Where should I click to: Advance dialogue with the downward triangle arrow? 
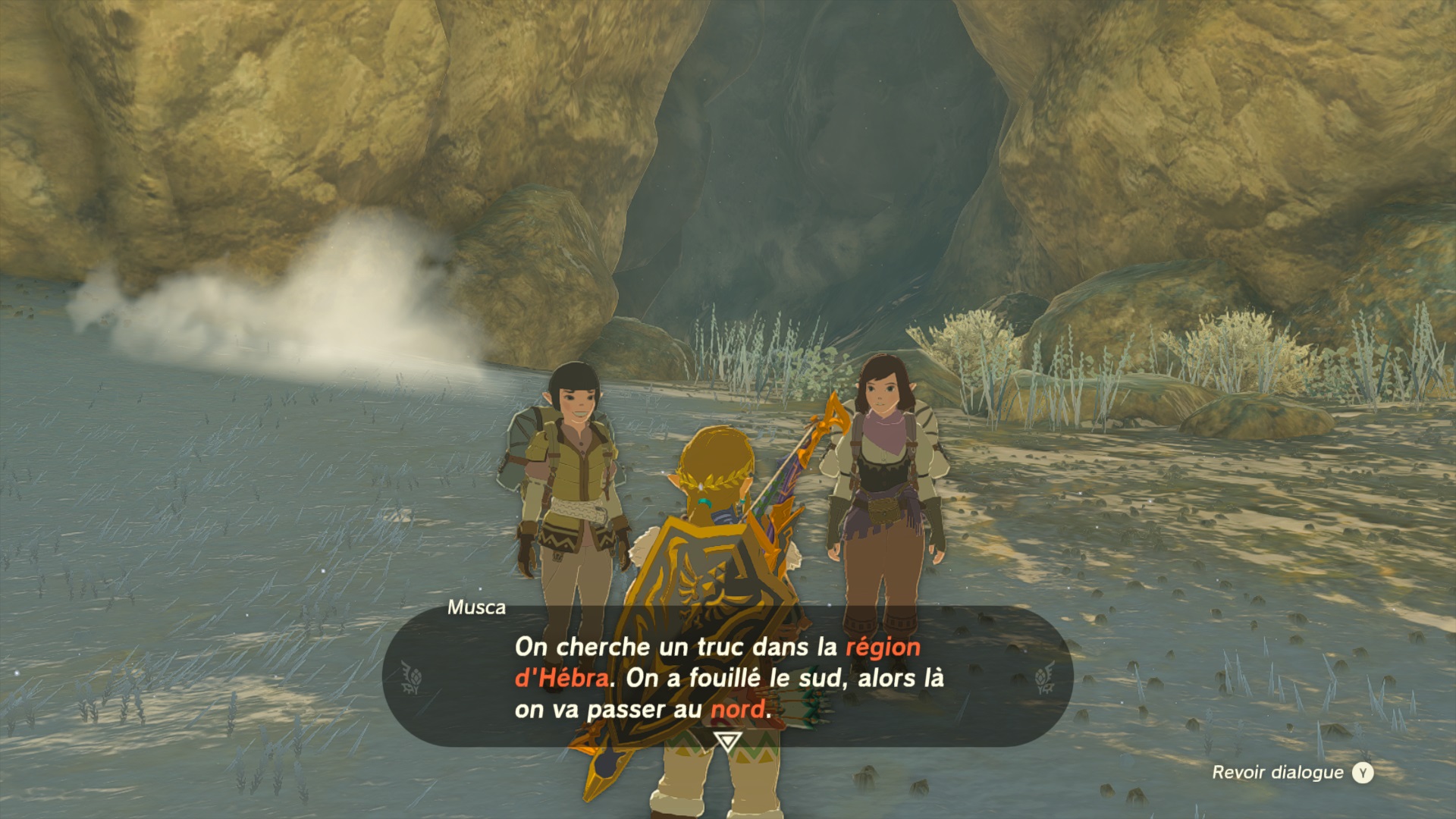[x=728, y=740]
